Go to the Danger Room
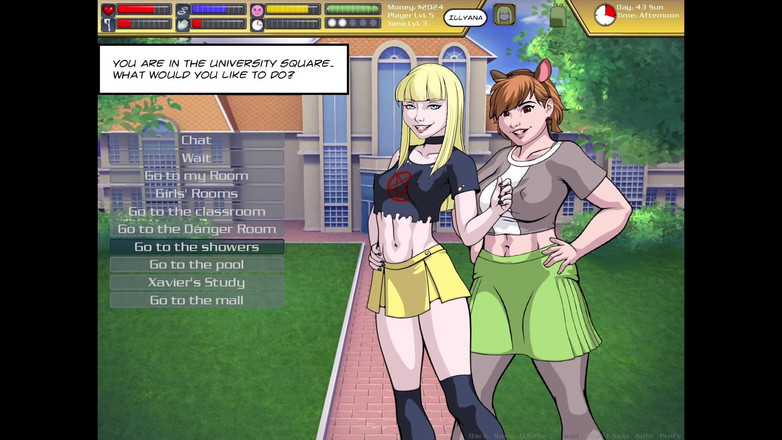Viewport: 782px width, 440px height. [x=196, y=229]
